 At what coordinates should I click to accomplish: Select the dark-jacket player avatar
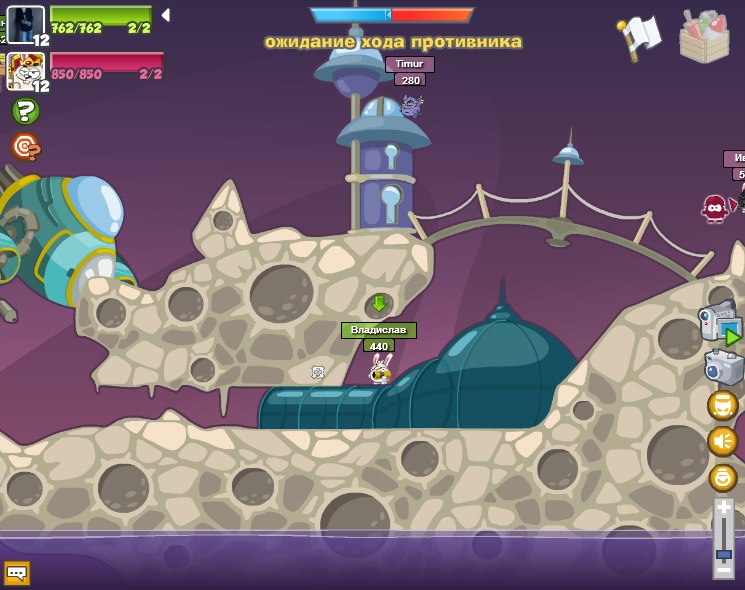[x=24, y=22]
